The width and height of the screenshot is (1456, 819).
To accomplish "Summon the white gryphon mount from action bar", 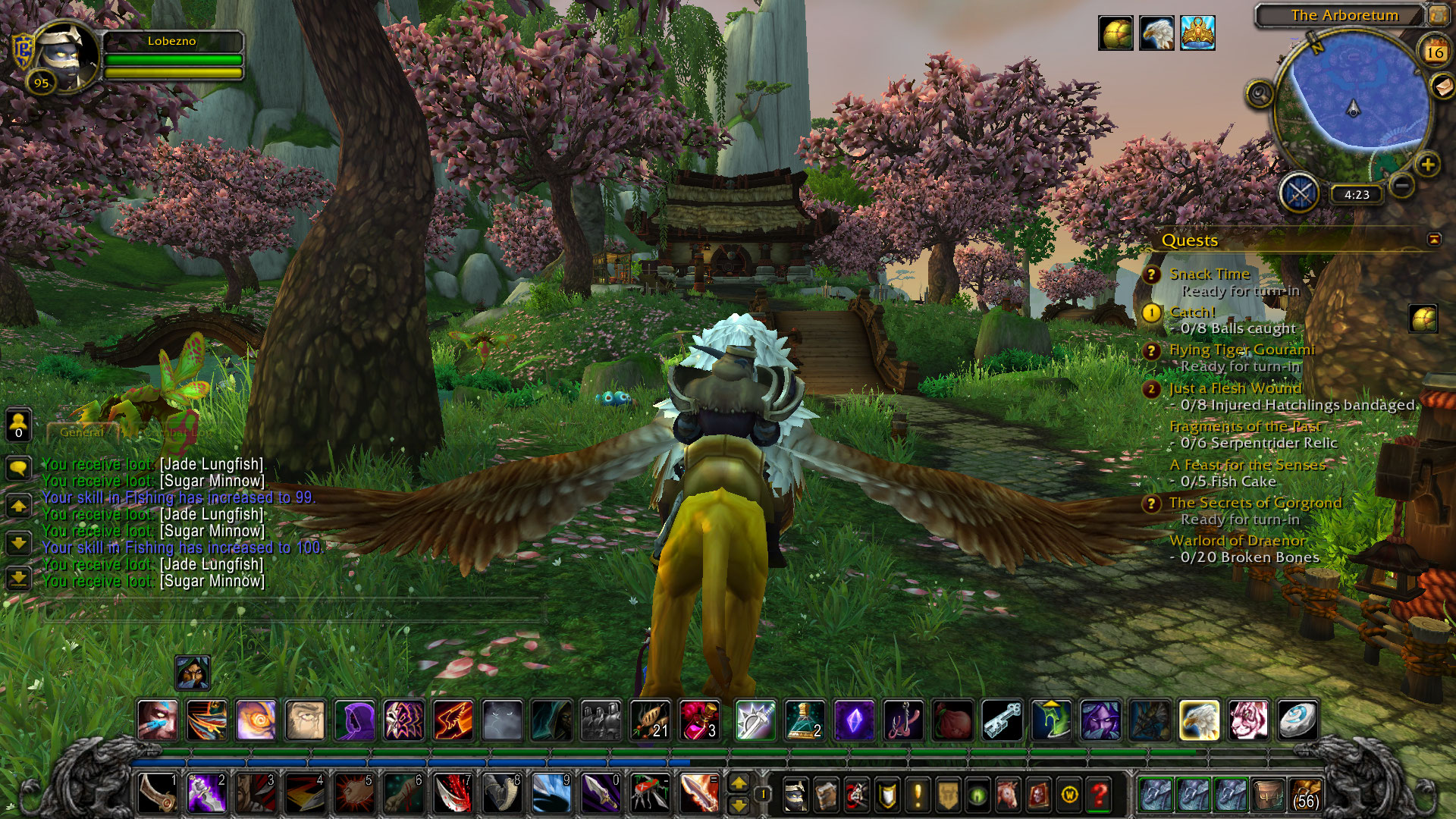I will [1199, 720].
